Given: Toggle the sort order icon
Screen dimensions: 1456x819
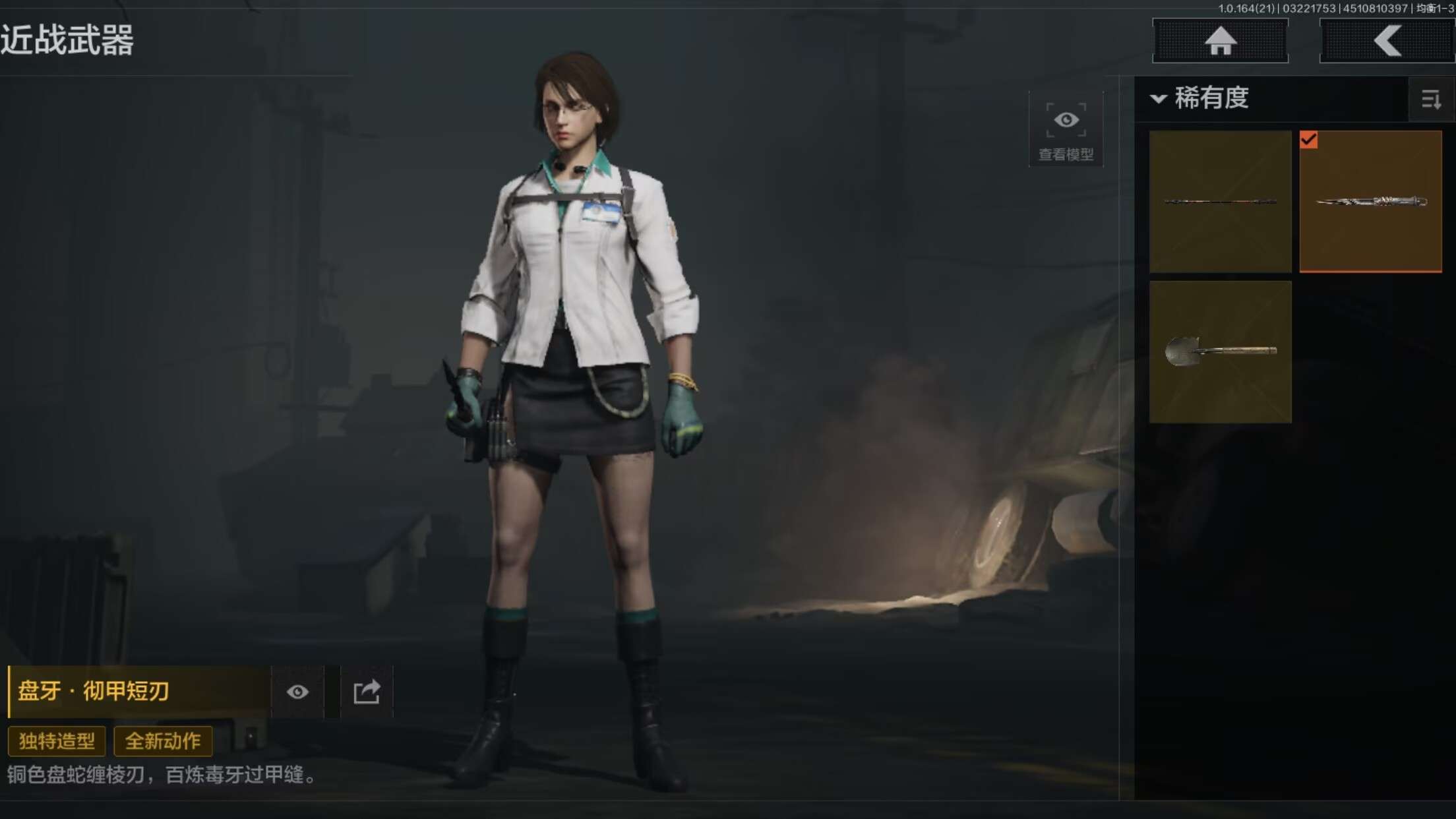Looking at the screenshot, I should coord(1431,100).
